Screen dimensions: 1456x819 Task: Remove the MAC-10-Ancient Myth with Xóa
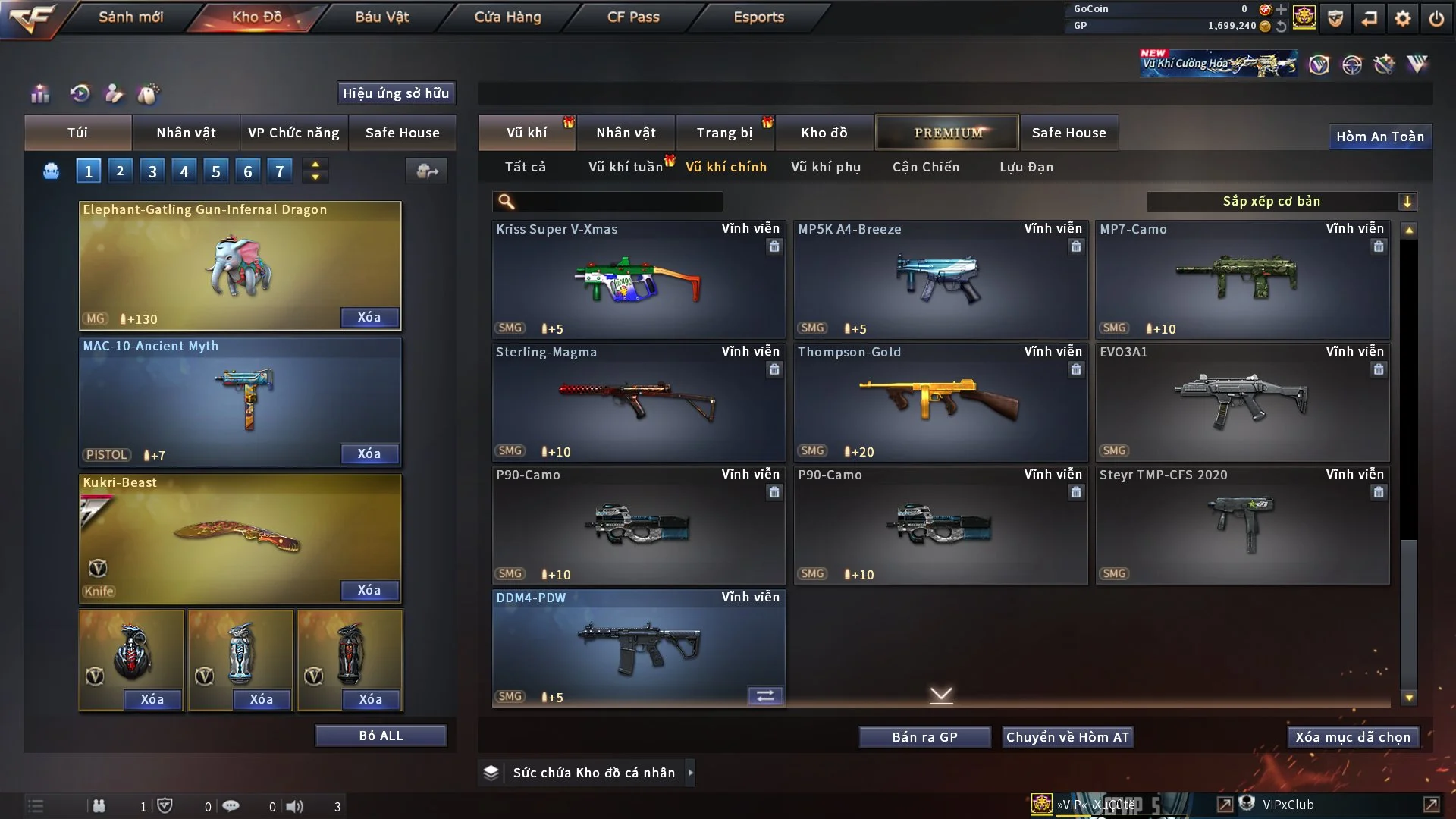[369, 453]
